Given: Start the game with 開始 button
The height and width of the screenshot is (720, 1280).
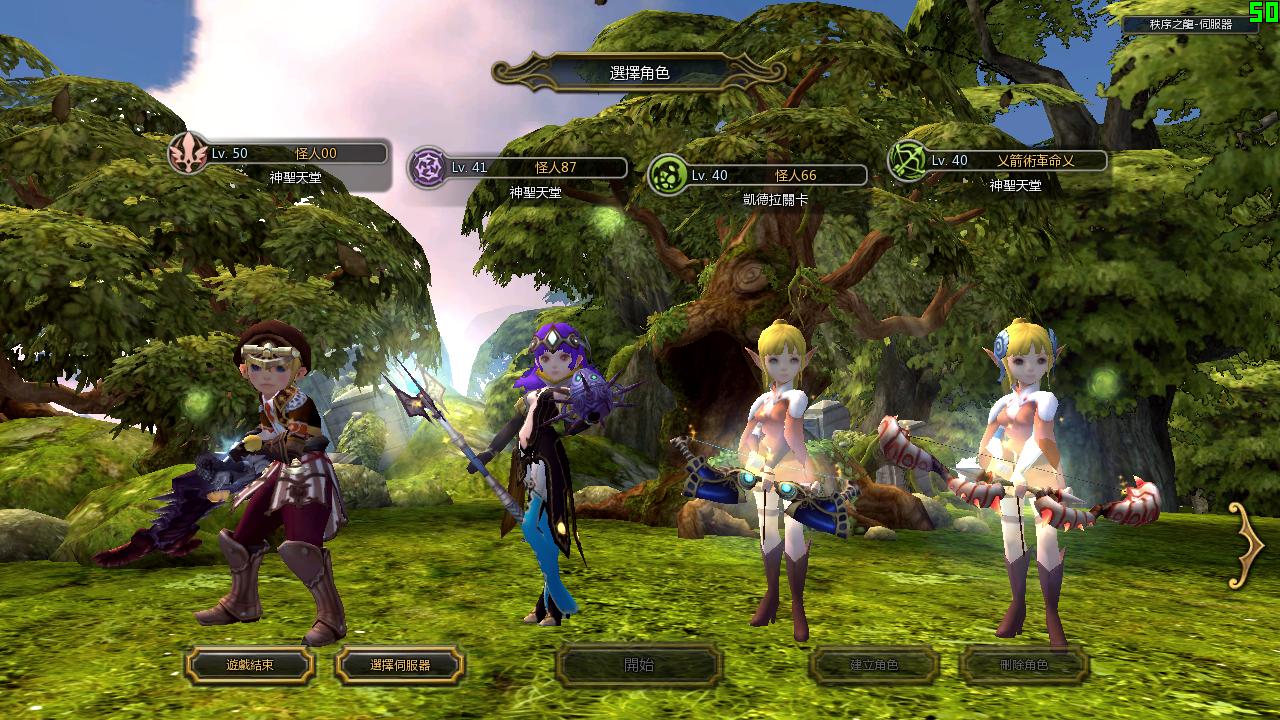Looking at the screenshot, I should tap(639, 665).
